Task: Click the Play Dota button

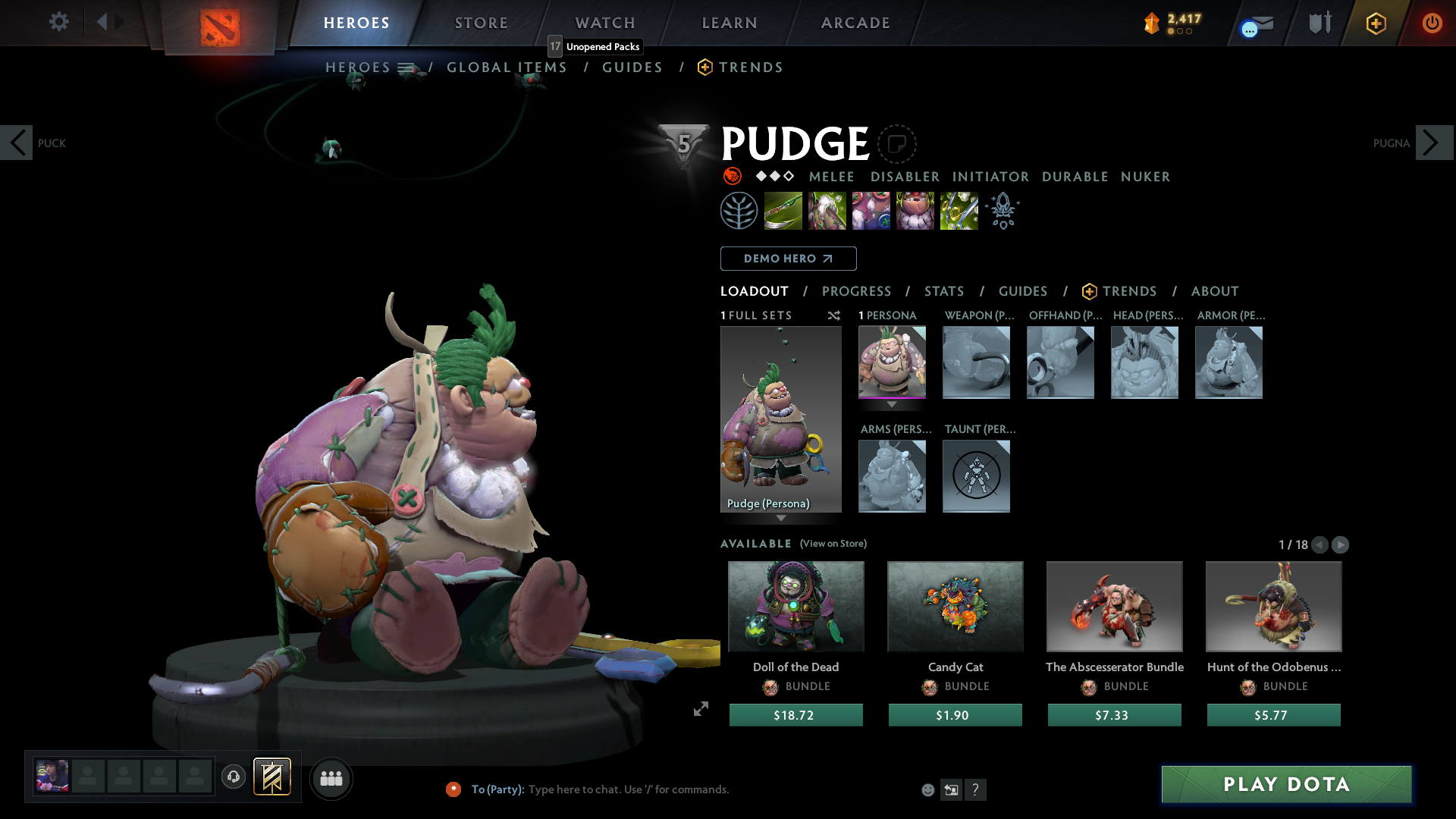Action: point(1286,784)
